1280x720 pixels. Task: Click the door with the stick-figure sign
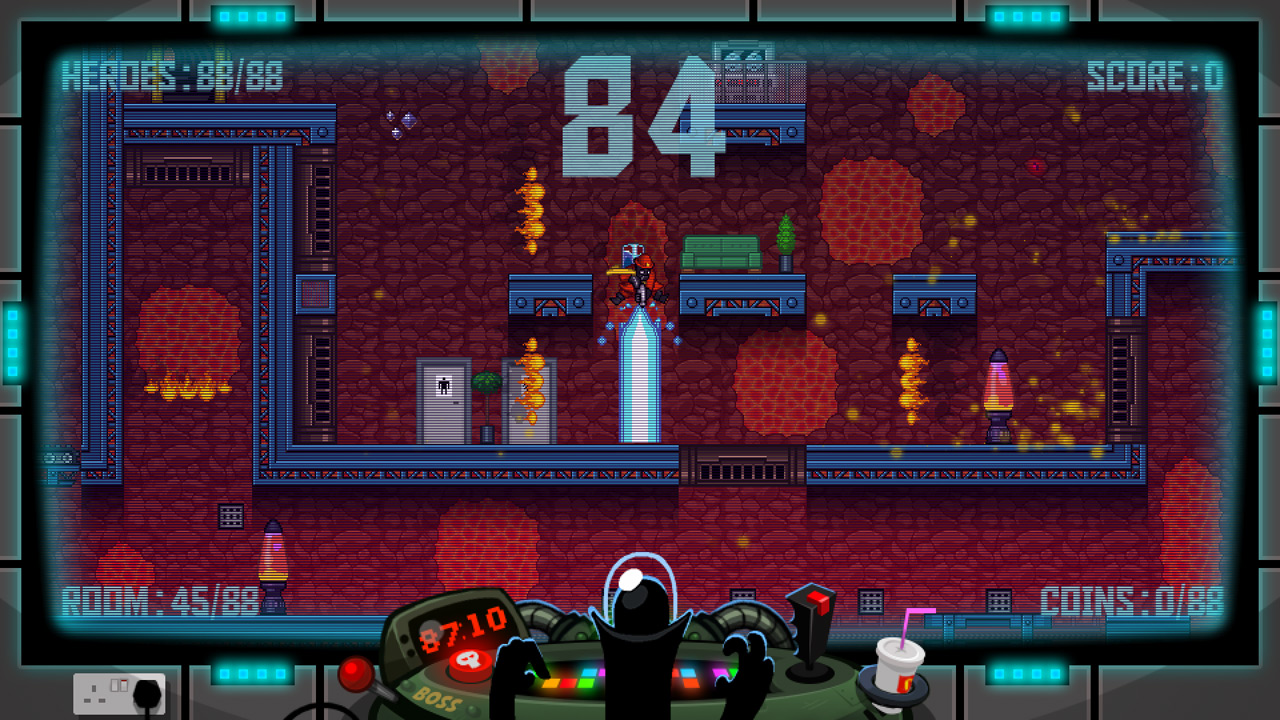[x=446, y=398]
